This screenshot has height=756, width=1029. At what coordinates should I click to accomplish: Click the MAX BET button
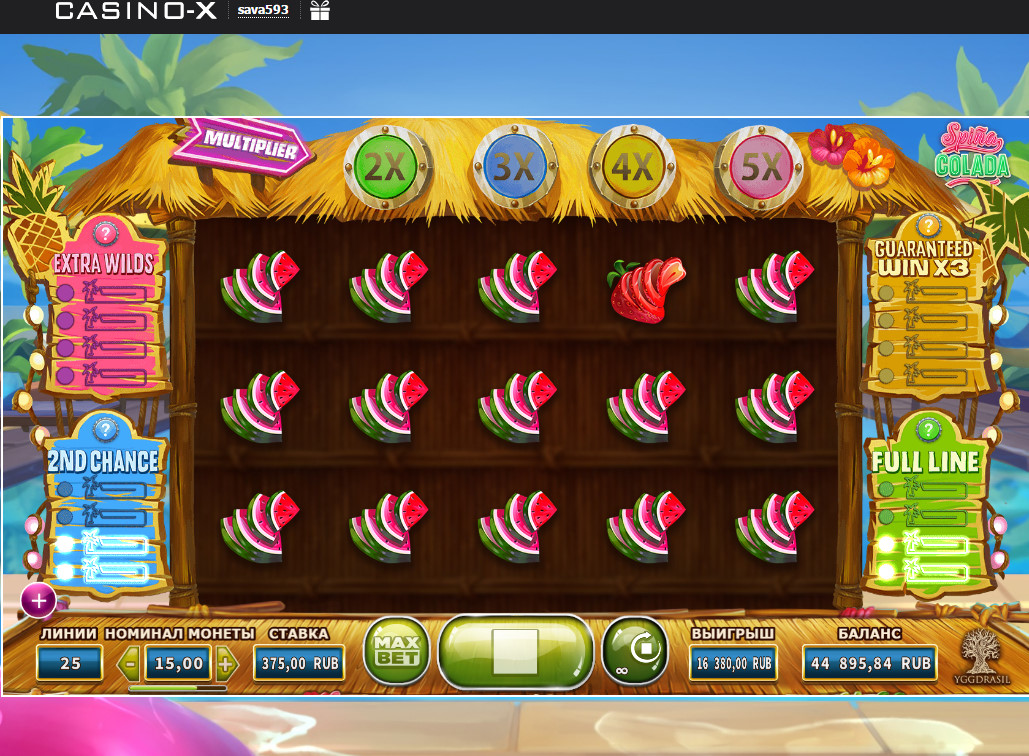coord(395,651)
